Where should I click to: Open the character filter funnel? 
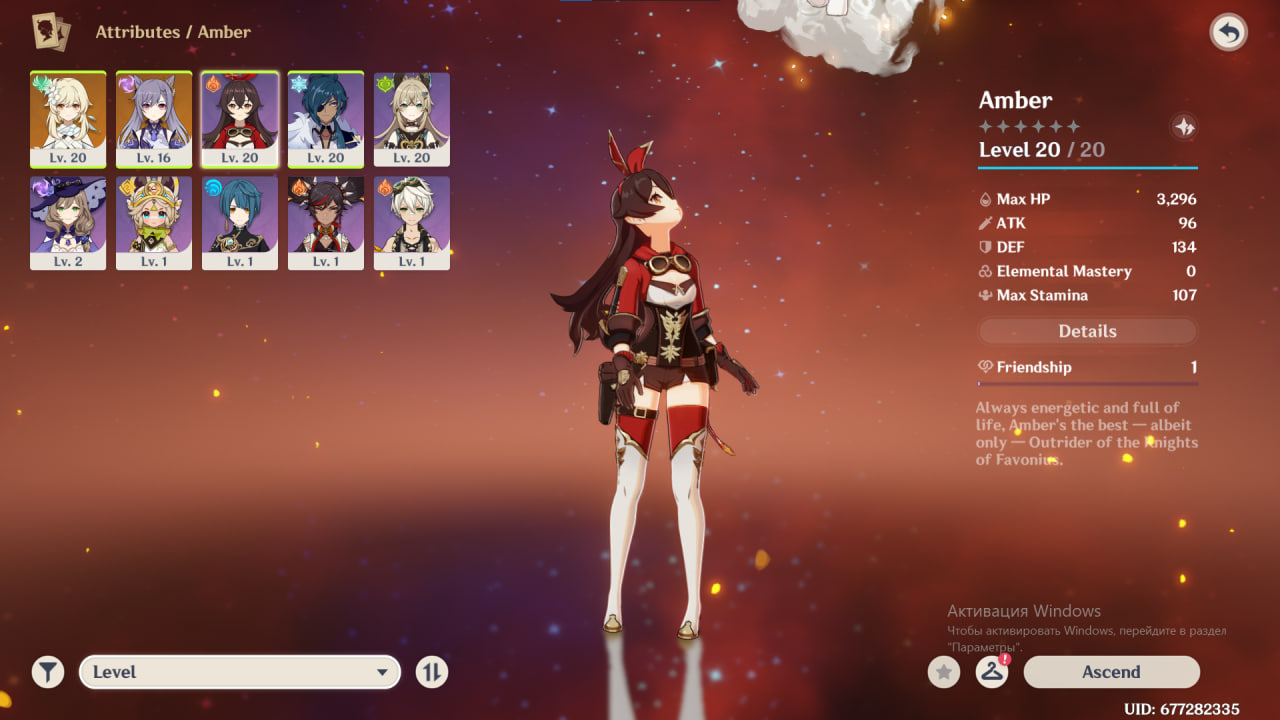click(x=47, y=672)
